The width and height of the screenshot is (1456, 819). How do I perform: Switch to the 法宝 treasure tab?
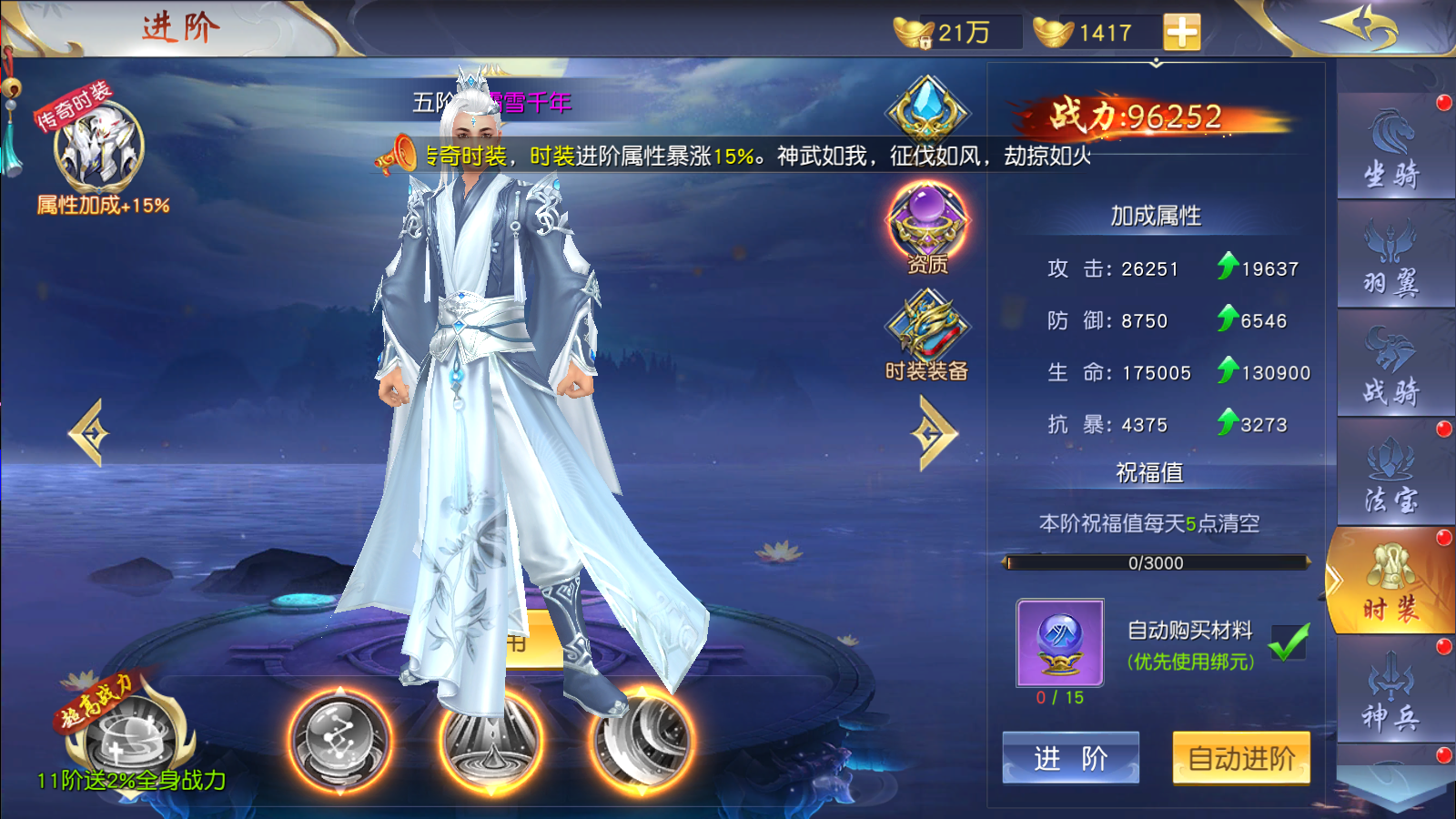coord(1391,474)
